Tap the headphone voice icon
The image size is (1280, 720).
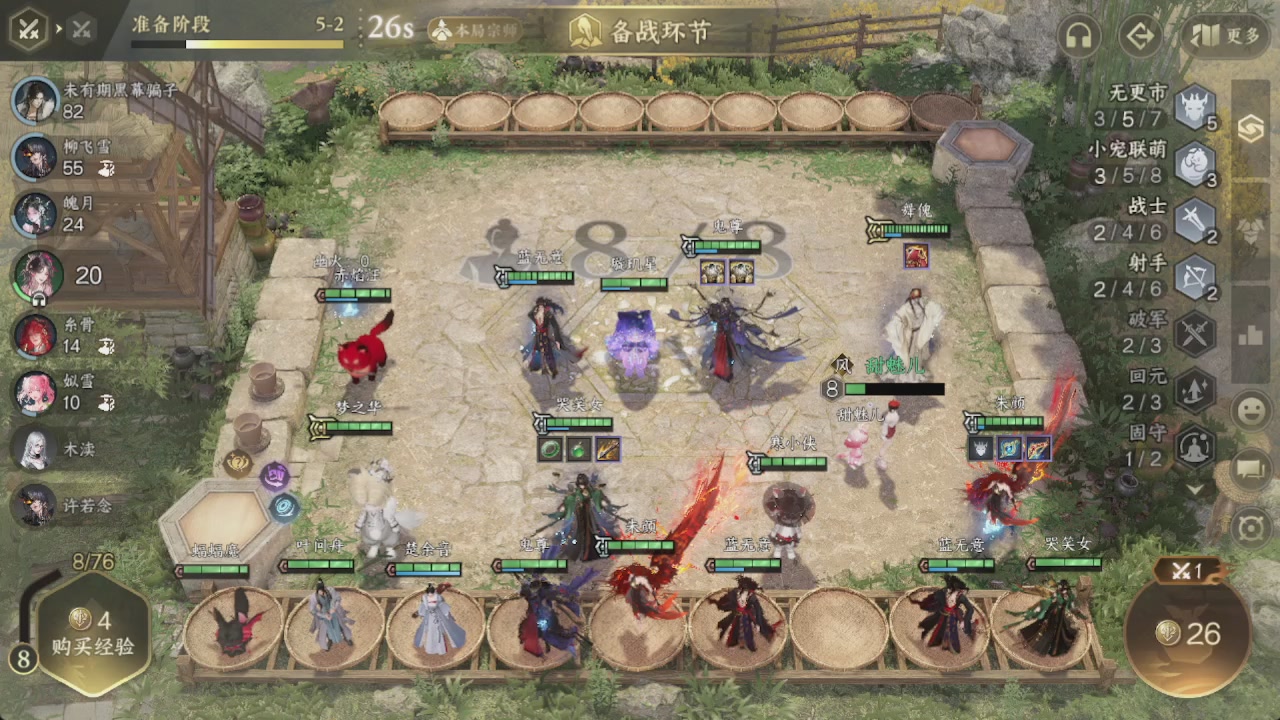1078,37
